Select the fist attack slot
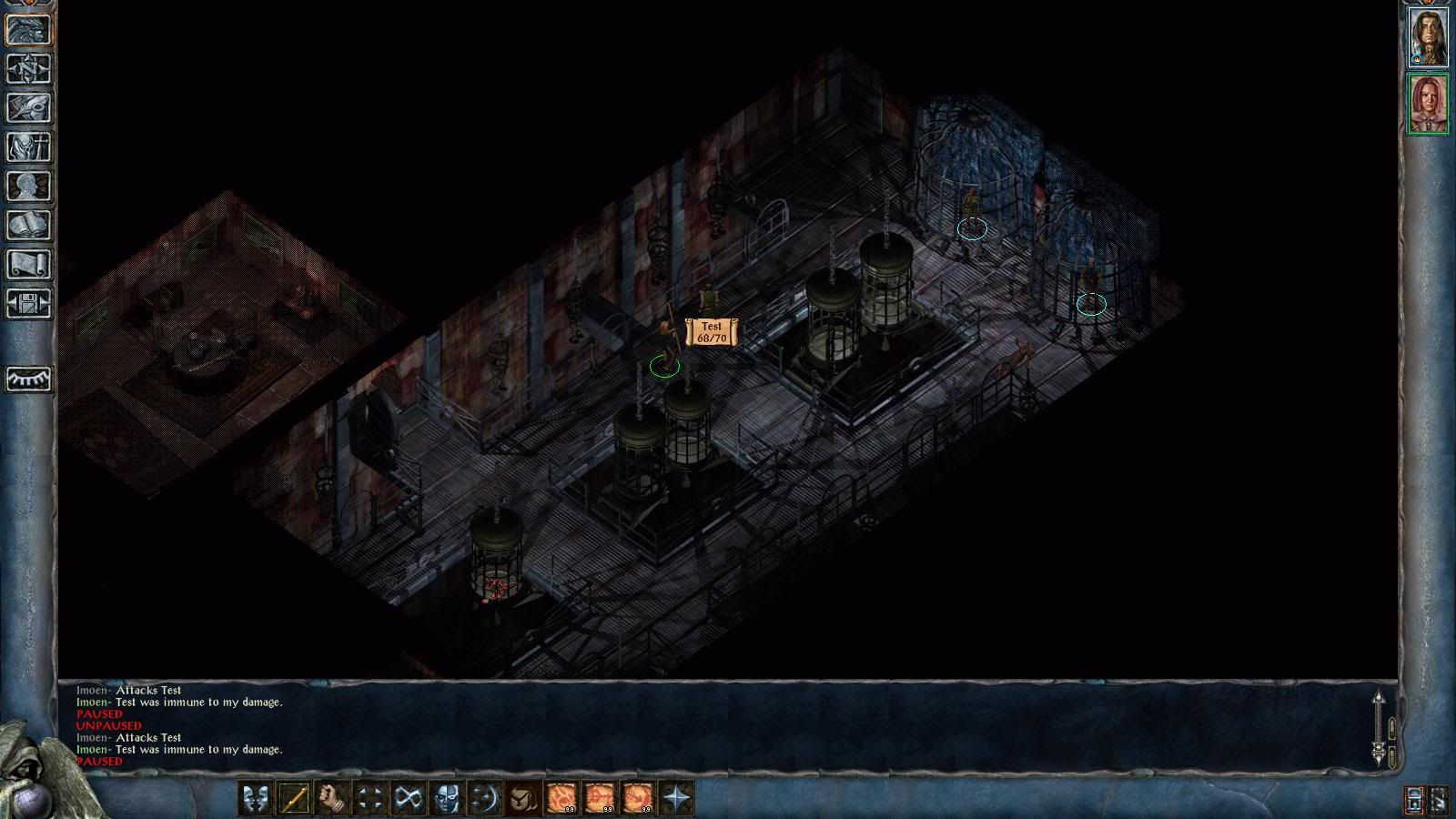The image size is (1456, 819). coord(331,799)
